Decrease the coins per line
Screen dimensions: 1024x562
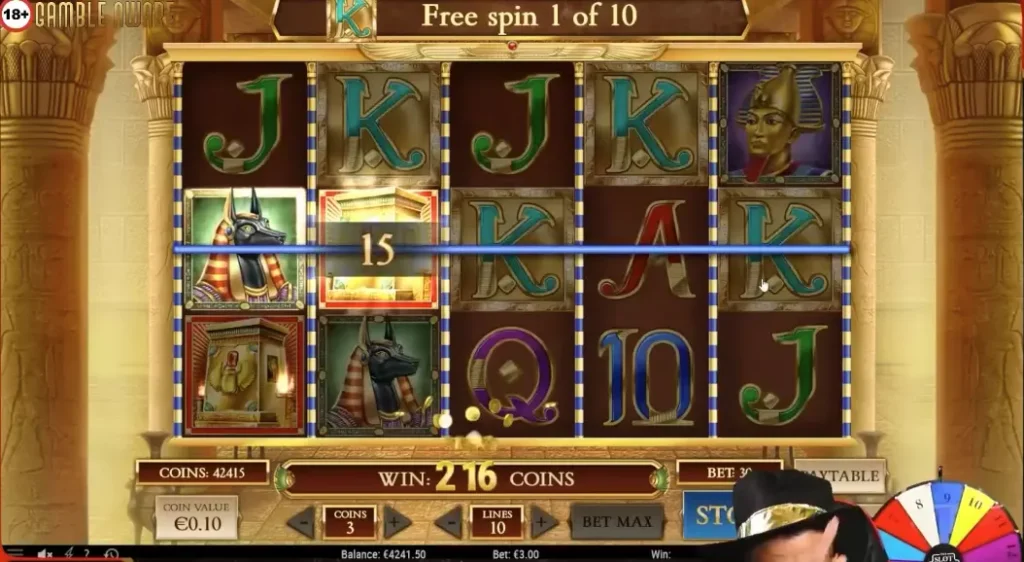[301, 521]
